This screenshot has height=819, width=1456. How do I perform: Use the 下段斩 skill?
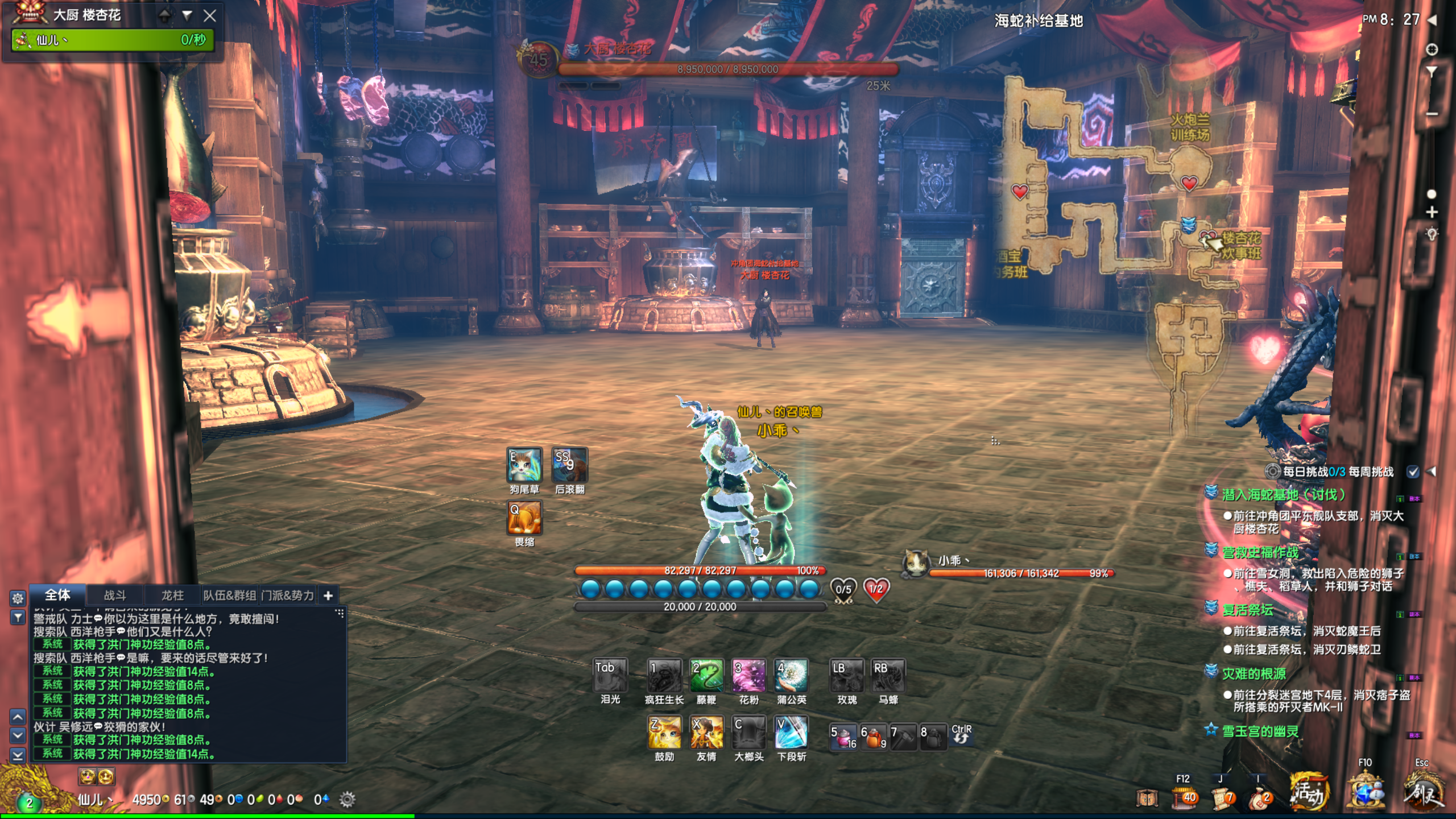791,733
